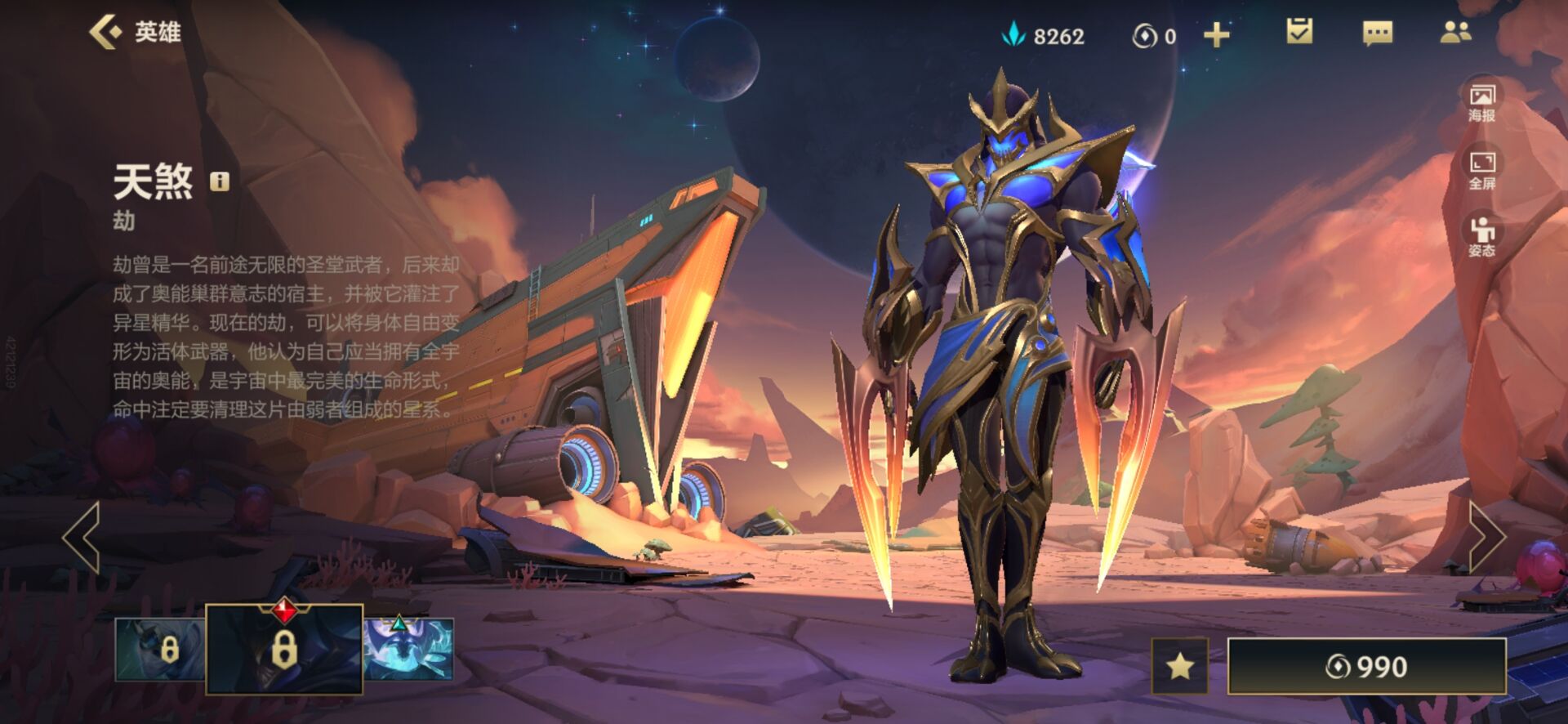The width and height of the screenshot is (1568, 724).
Task: Add more Wild Cores with the plus button
Action: pos(1216,35)
